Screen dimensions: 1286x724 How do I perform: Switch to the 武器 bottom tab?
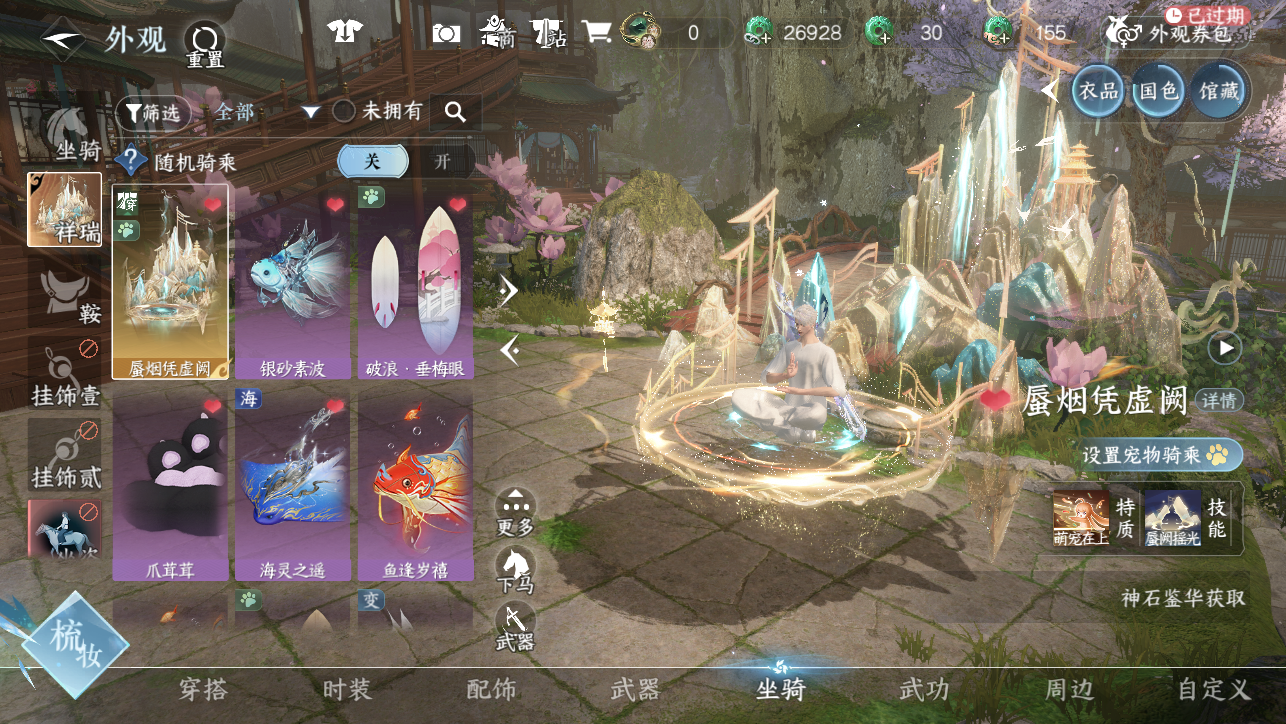coord(635,689)
